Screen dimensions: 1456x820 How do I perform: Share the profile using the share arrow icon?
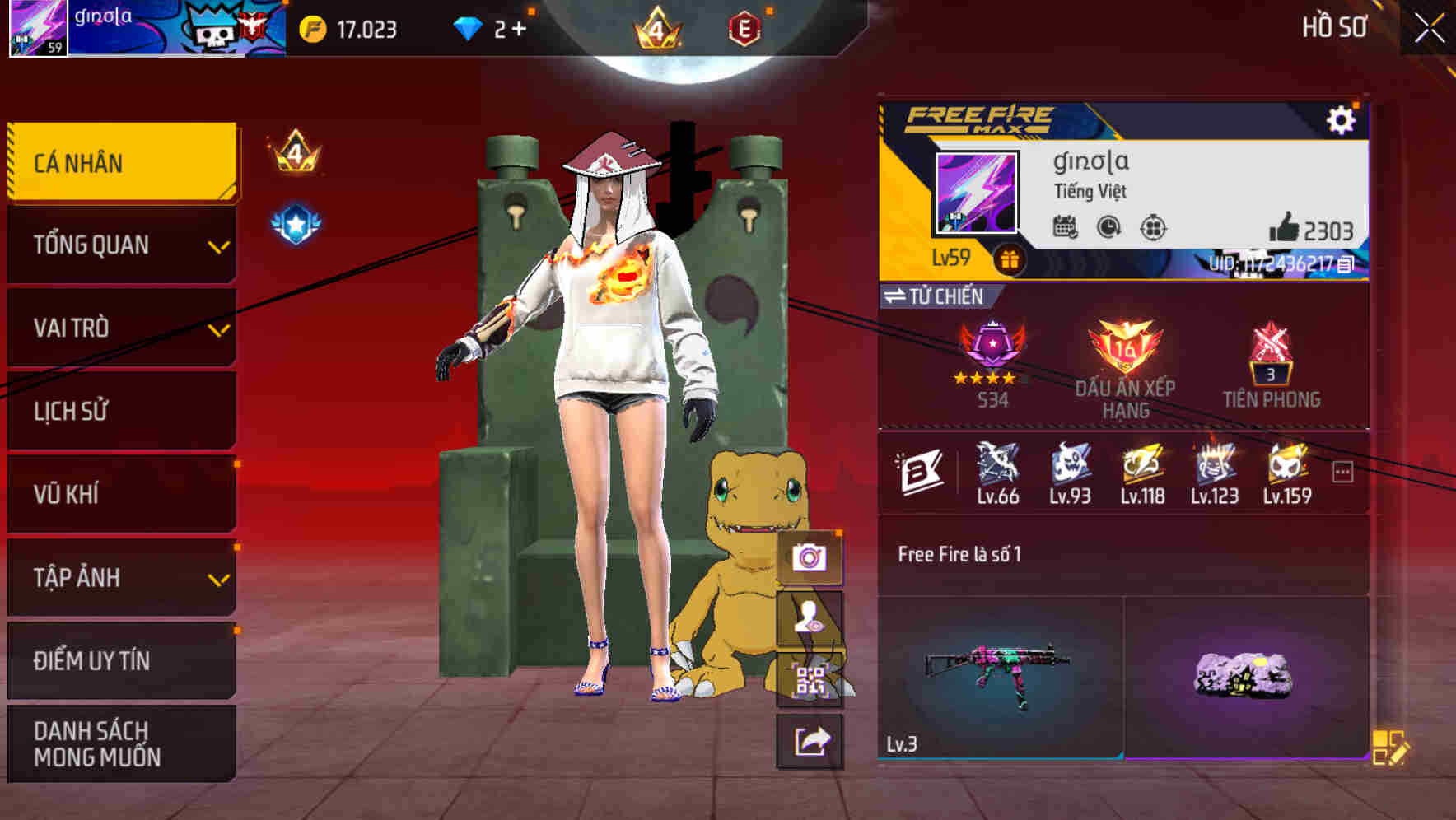[810, 742]
